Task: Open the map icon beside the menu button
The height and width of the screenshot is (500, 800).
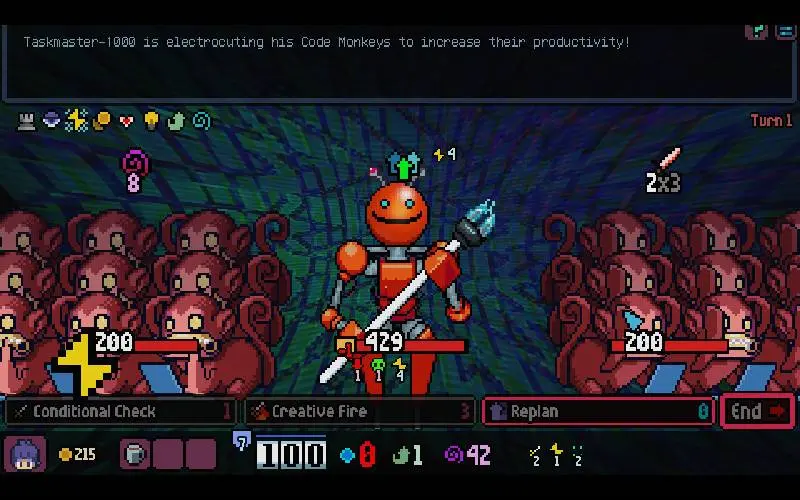Action: [x=757, y=30]
